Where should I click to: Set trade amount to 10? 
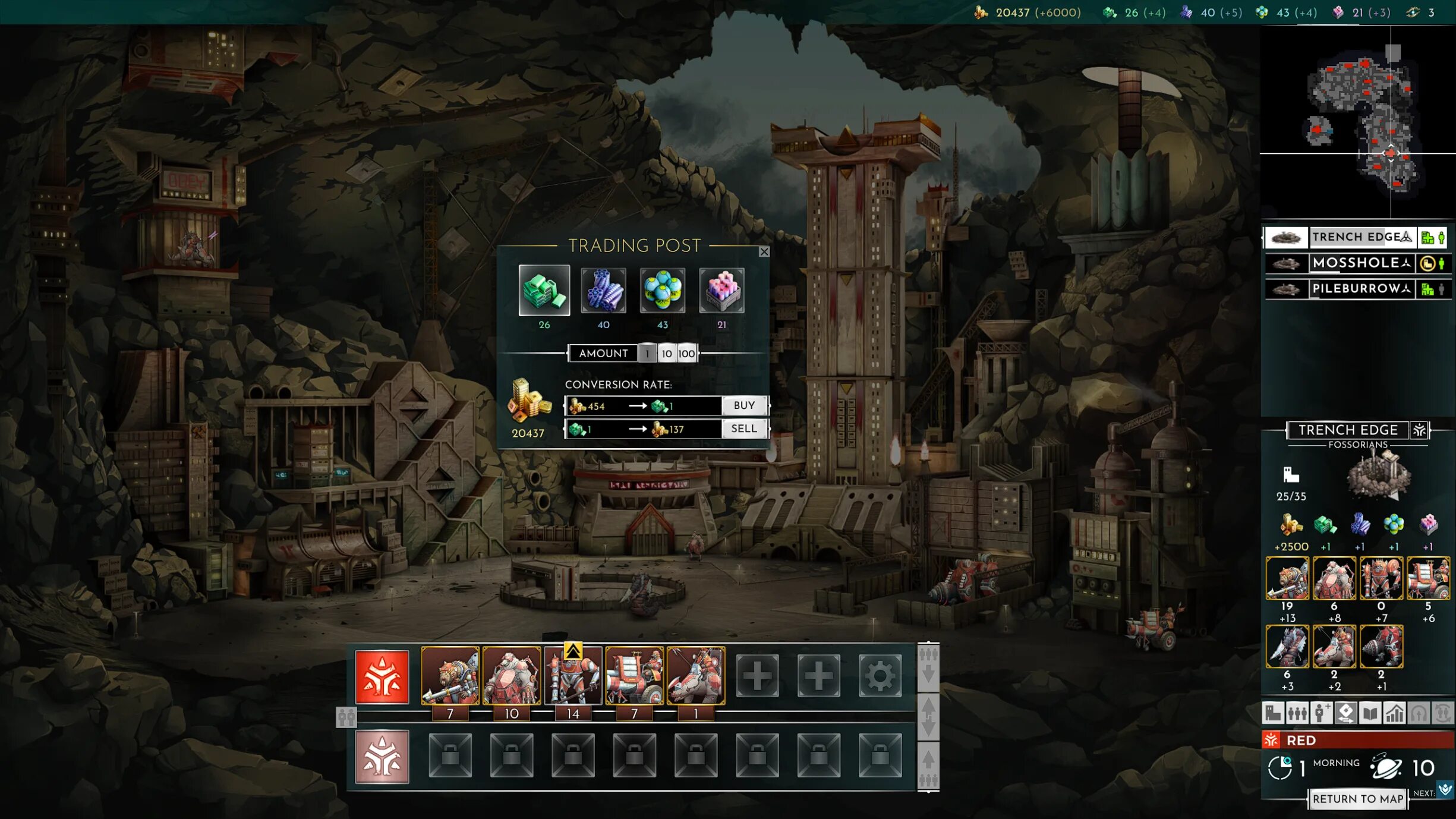tap(667, 354)
